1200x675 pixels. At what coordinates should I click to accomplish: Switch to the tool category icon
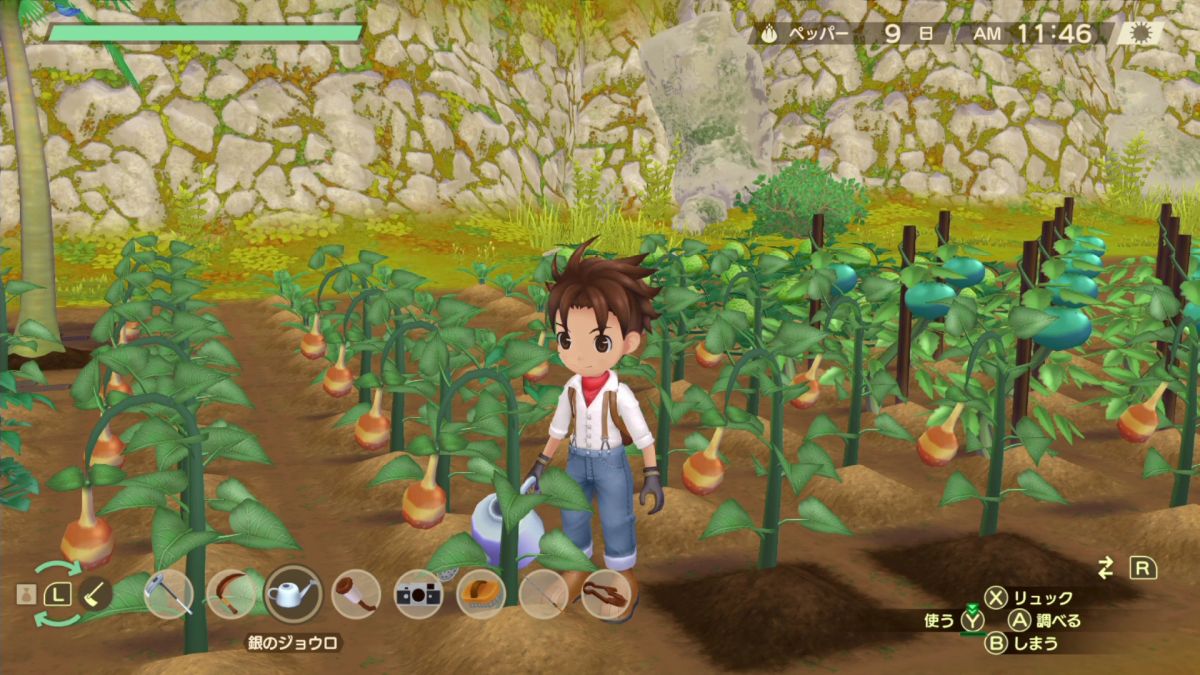tap(96, 594)
